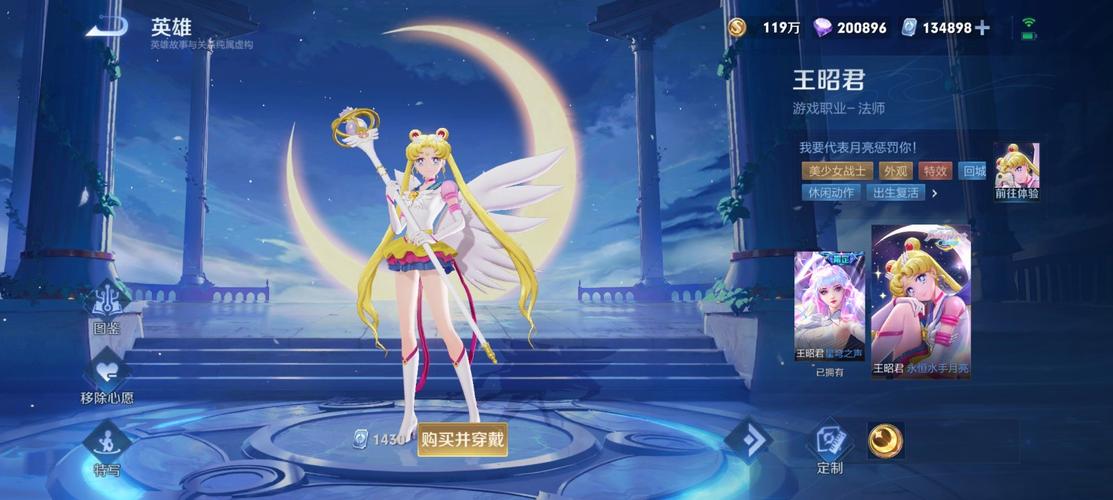Open the 出生复活 spawn effect tag
The height and width of the screenshot is (500, 1113).
(894, 193)
